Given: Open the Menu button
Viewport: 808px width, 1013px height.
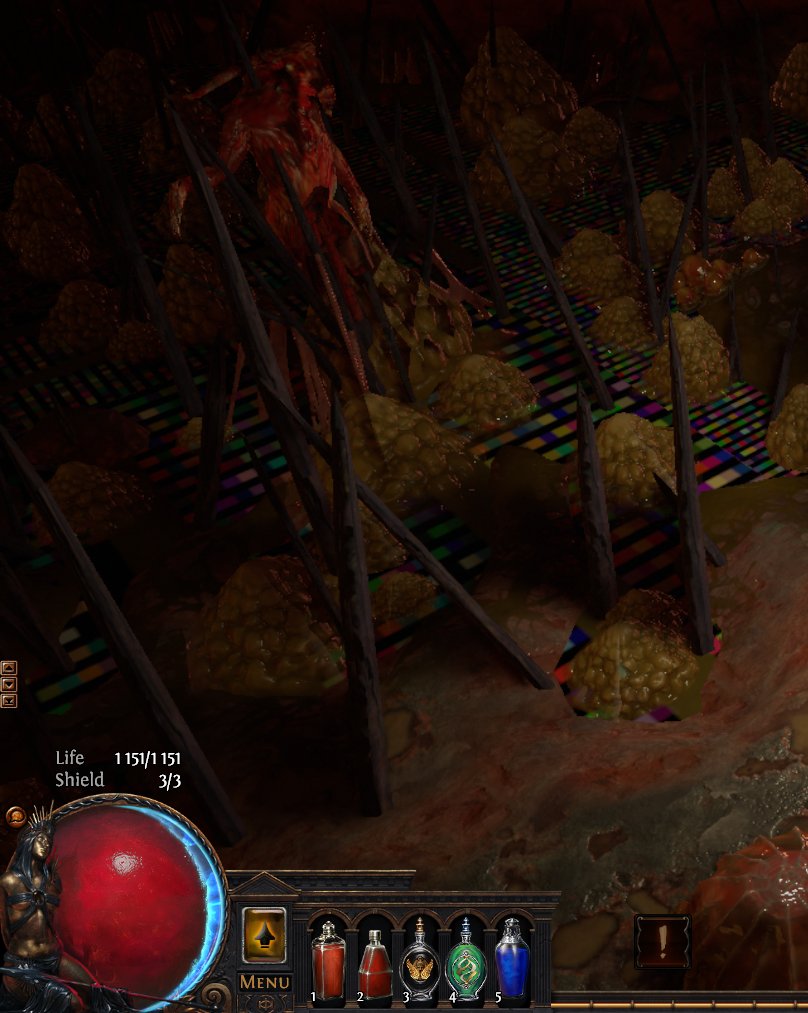Looking at the screenshot, I should pyautogui.click(x=264, y=982).
